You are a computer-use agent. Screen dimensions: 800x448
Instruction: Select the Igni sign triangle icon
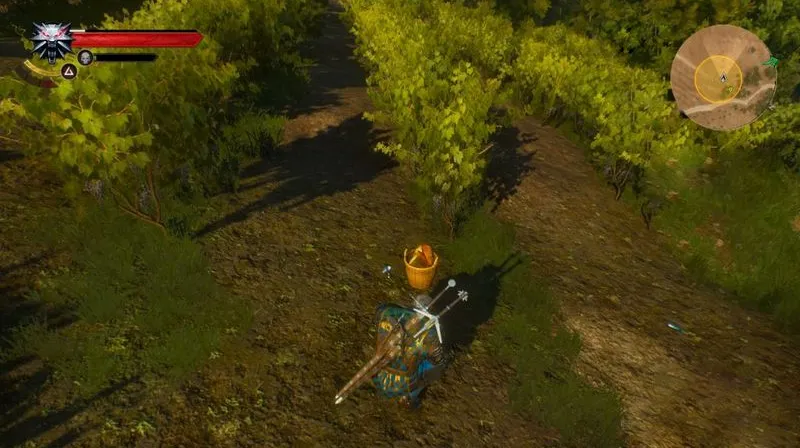[69, 71]
